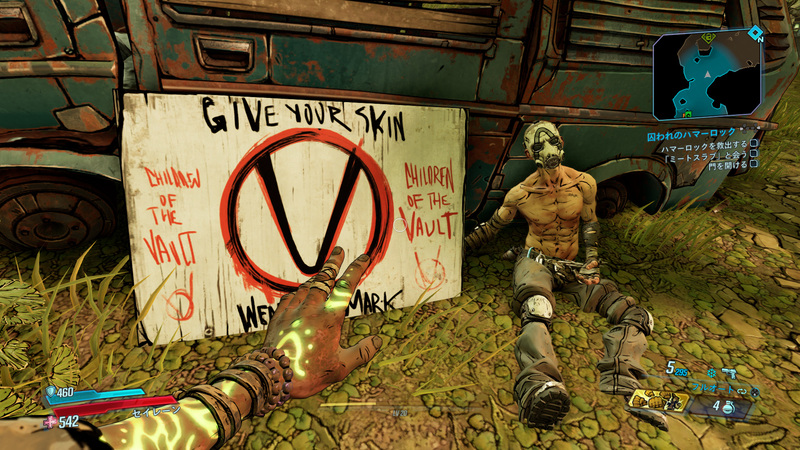
Task: Click the minimap in the corner
Action: click(707, 74)
